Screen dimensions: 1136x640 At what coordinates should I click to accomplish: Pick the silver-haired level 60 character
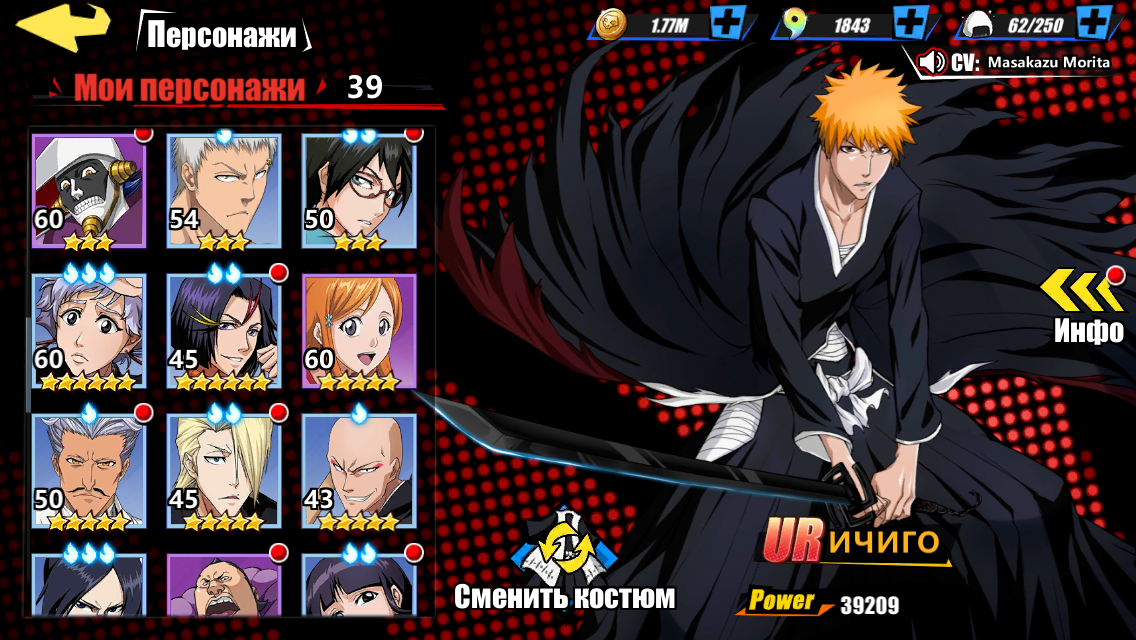[89, 331]
